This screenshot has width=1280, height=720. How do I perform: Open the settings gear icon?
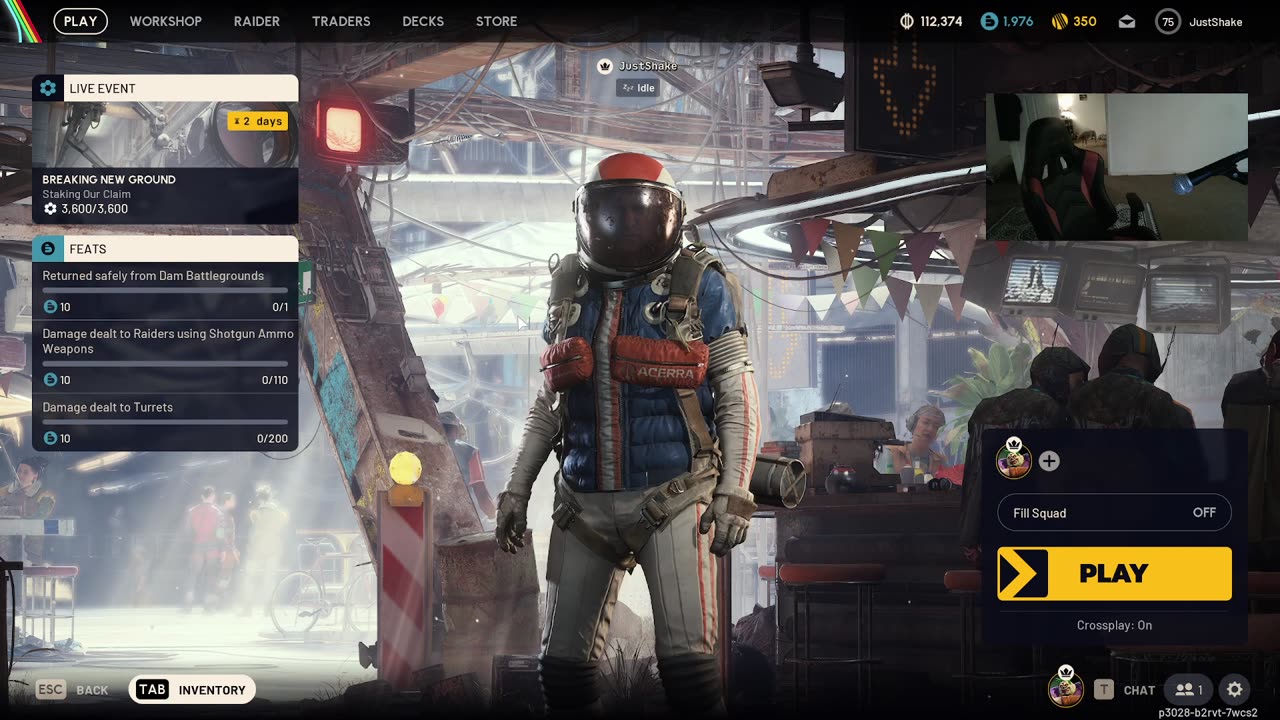pyautogui.click(x=1235, y=689)
